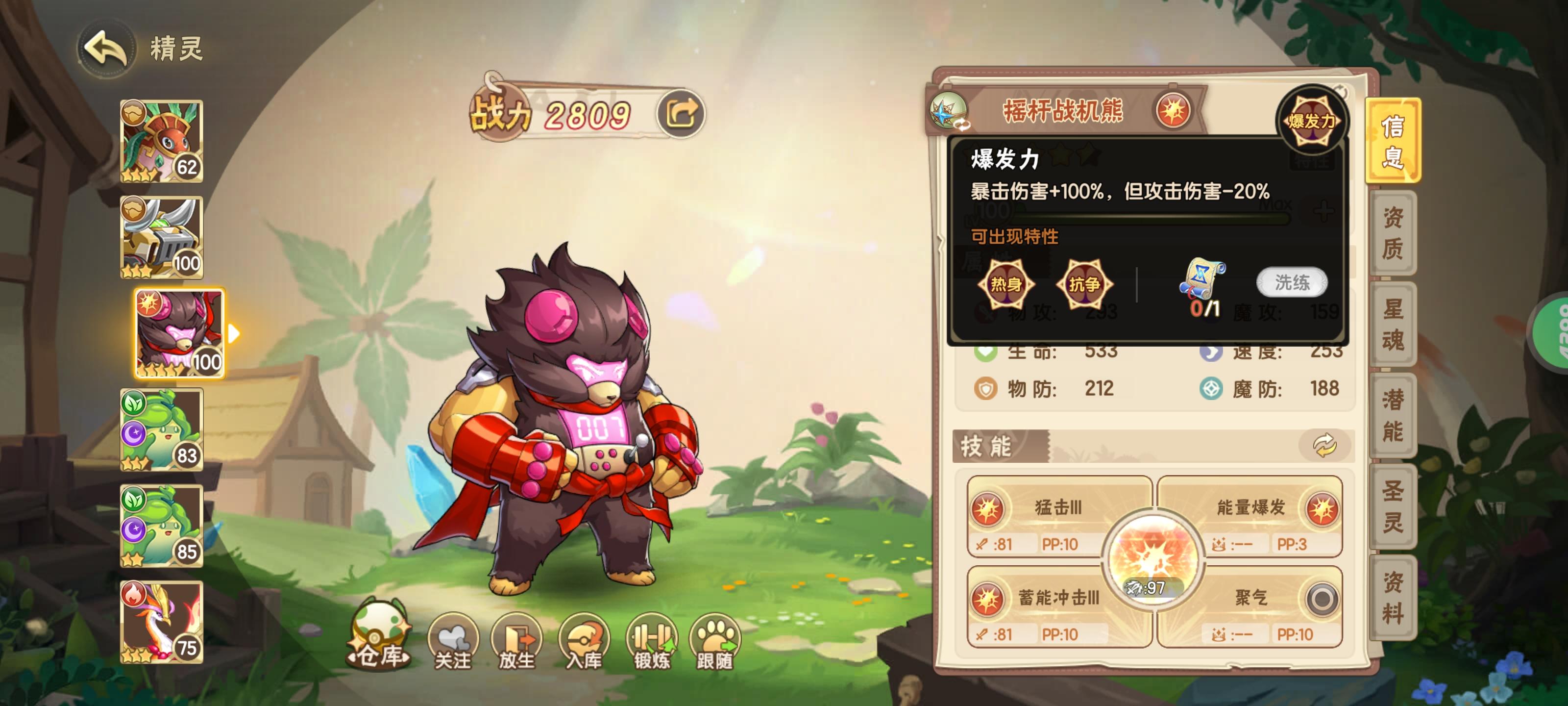Toggle the 爆发力 badge at panel corner

click(1313, 120)
